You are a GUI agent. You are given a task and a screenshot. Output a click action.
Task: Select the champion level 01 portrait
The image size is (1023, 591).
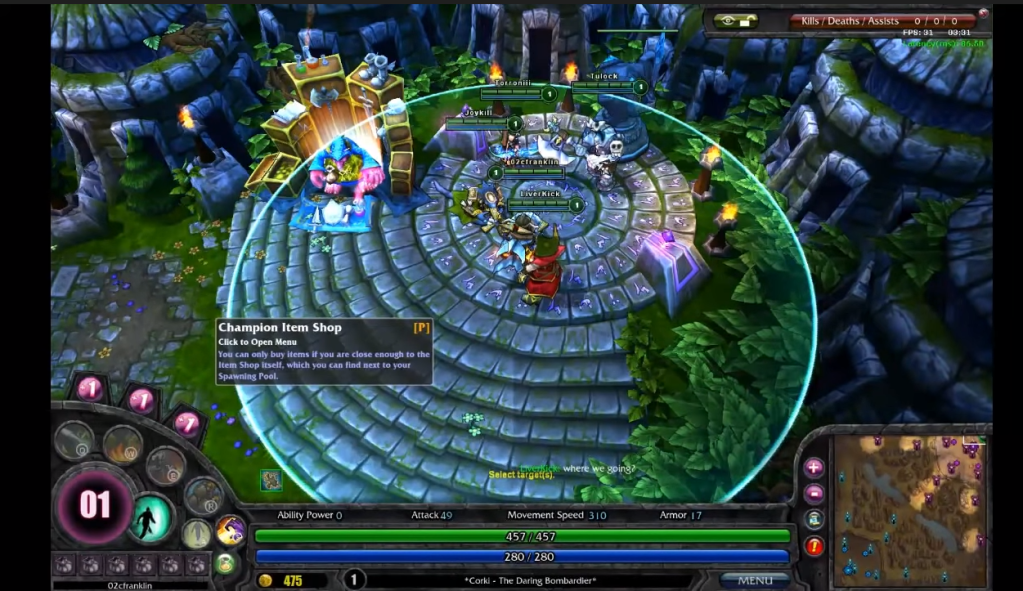click(94, 505)
